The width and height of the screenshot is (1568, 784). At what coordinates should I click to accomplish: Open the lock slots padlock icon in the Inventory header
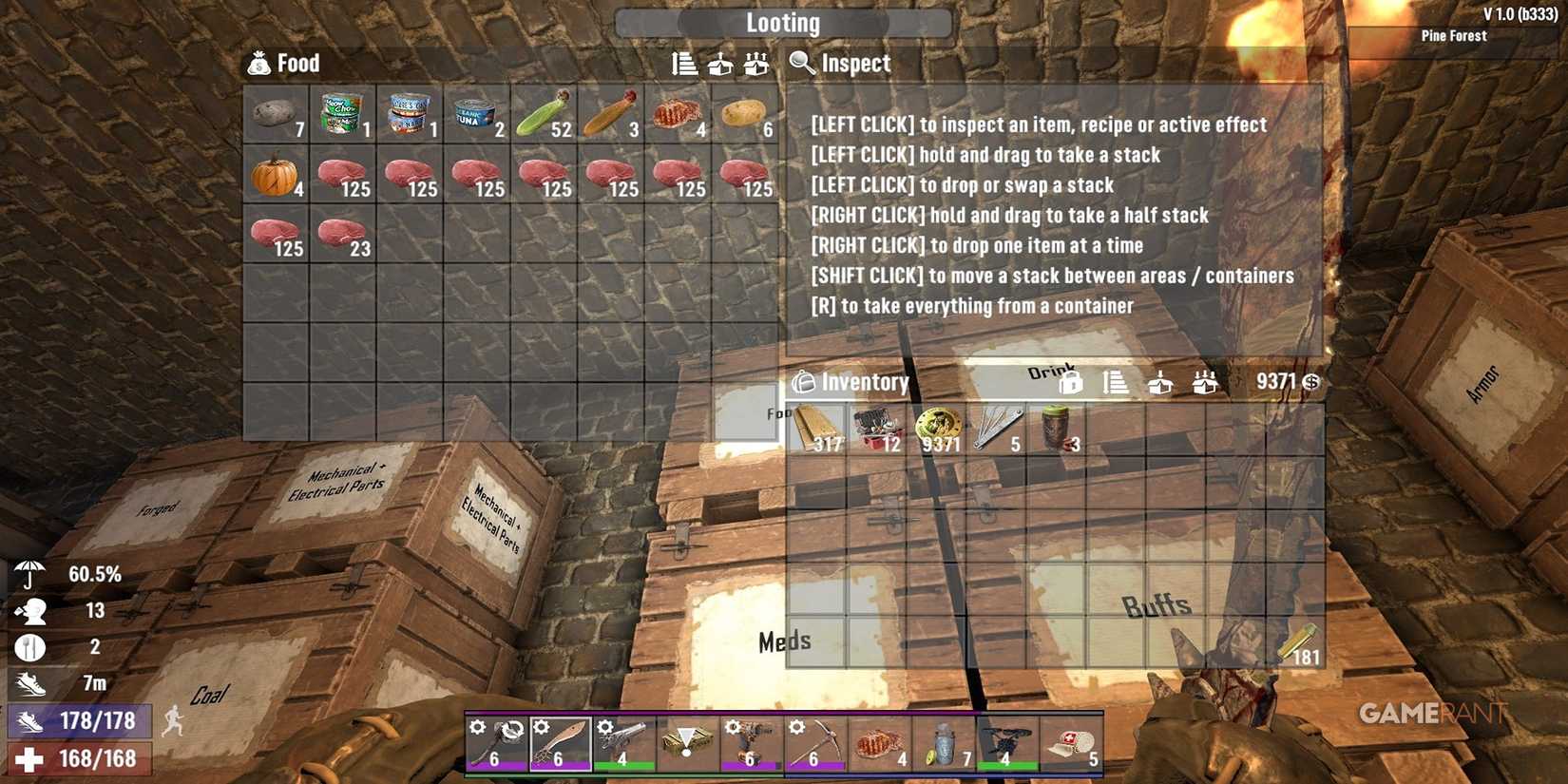pos(1071,382)
